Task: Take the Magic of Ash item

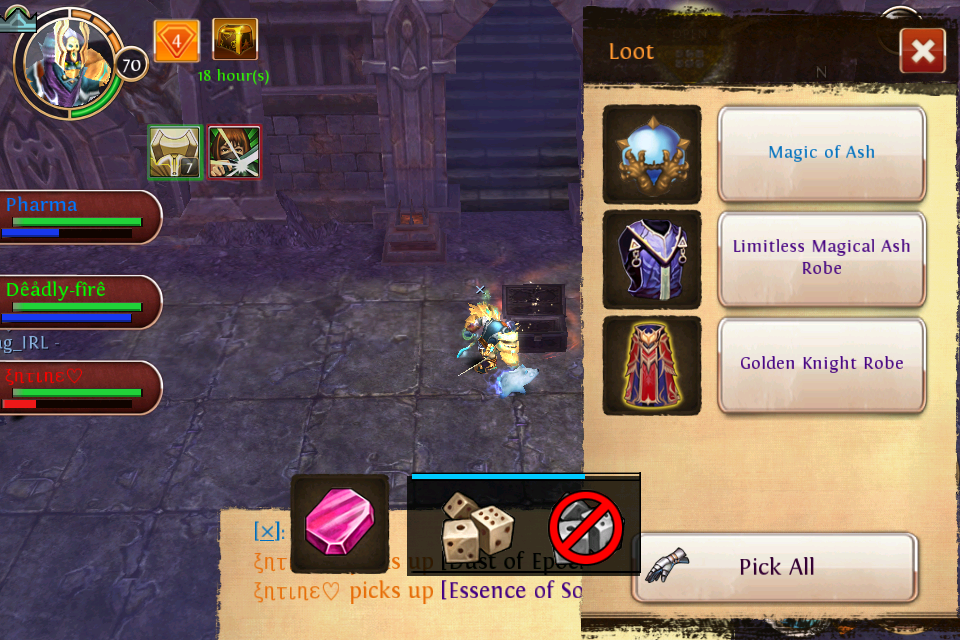Action: click(x=821, y=153)
